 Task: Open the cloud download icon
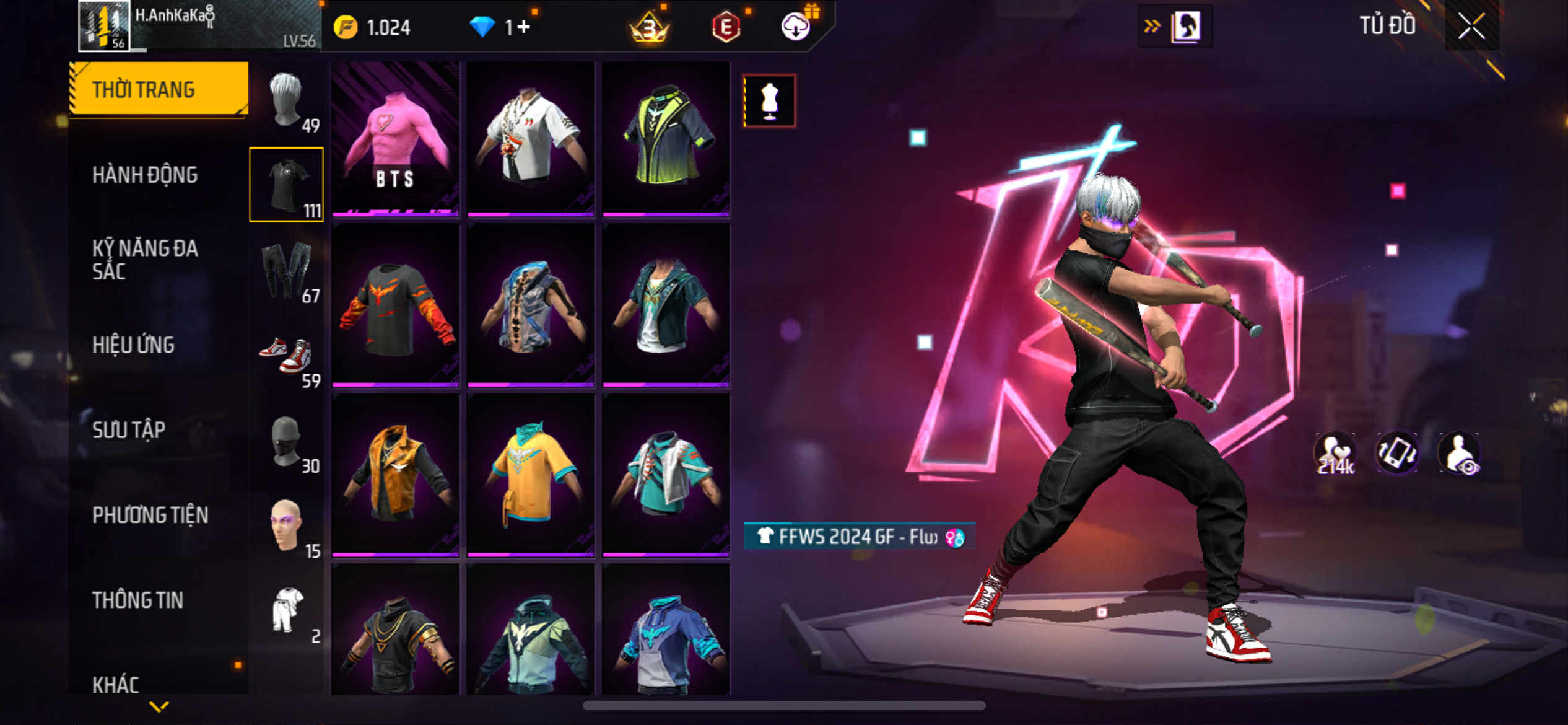[796, 27]
